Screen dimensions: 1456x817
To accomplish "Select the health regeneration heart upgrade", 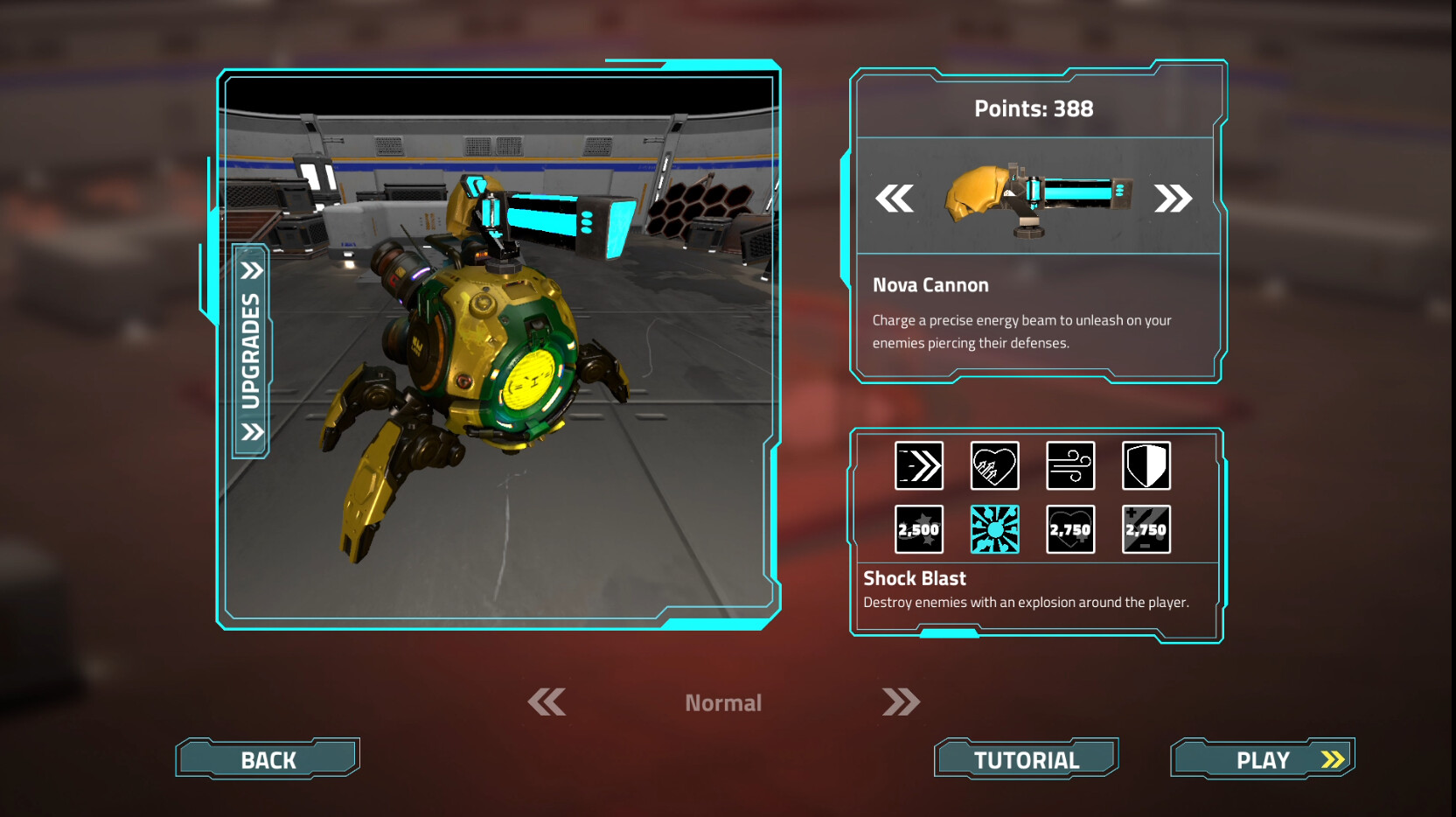I will 994,466.
